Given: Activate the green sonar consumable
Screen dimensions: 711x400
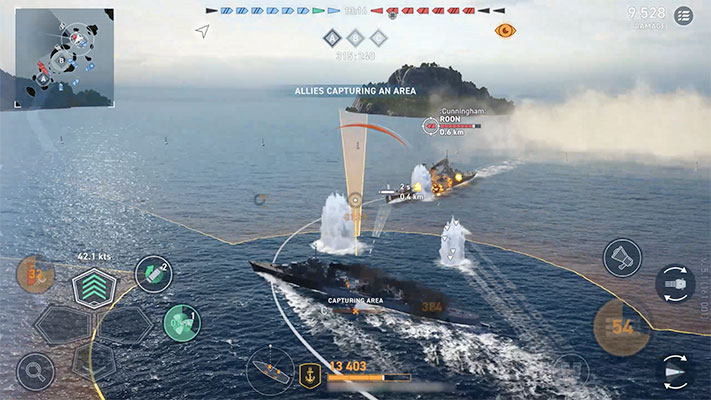Looking at the screenshot, I should (x=181, y=322).
